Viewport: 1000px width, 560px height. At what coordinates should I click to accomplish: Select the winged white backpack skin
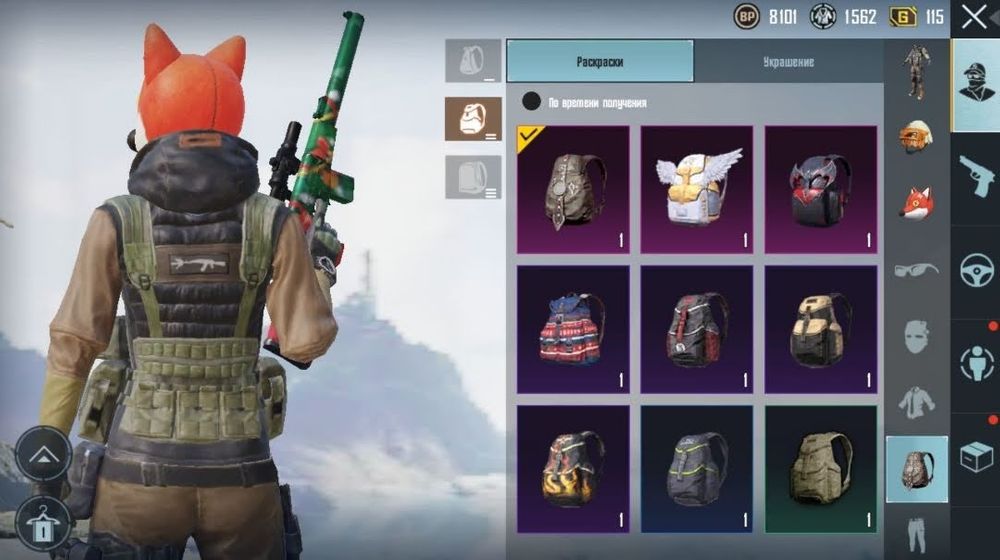click(x=697, y=189)
